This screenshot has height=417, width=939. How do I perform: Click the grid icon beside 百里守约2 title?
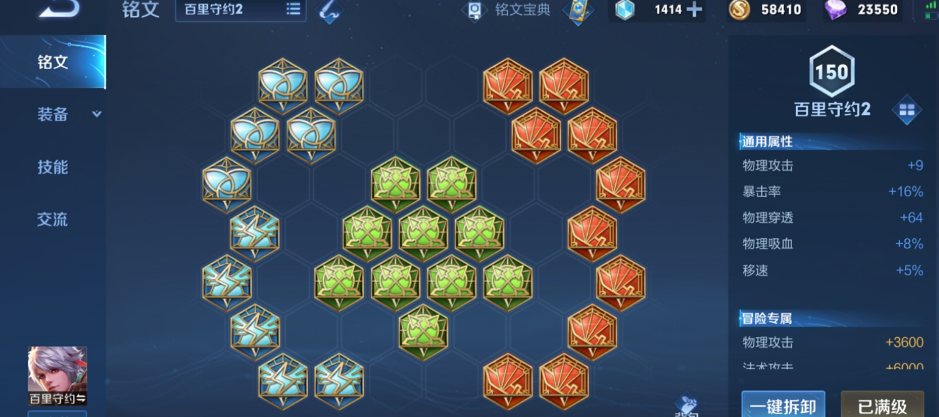[906, 108]
